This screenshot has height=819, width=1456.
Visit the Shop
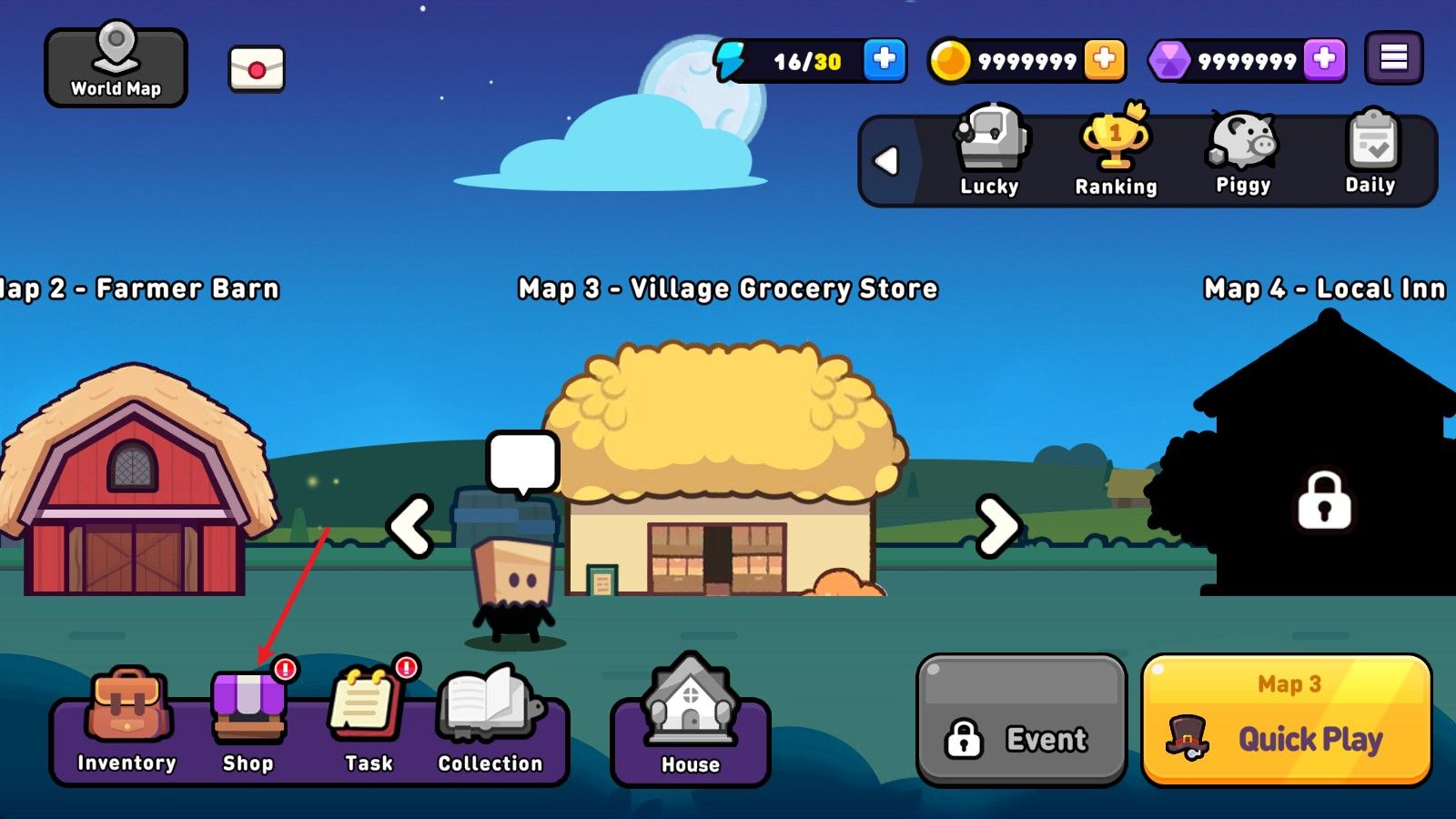click(x=248, y=721)
